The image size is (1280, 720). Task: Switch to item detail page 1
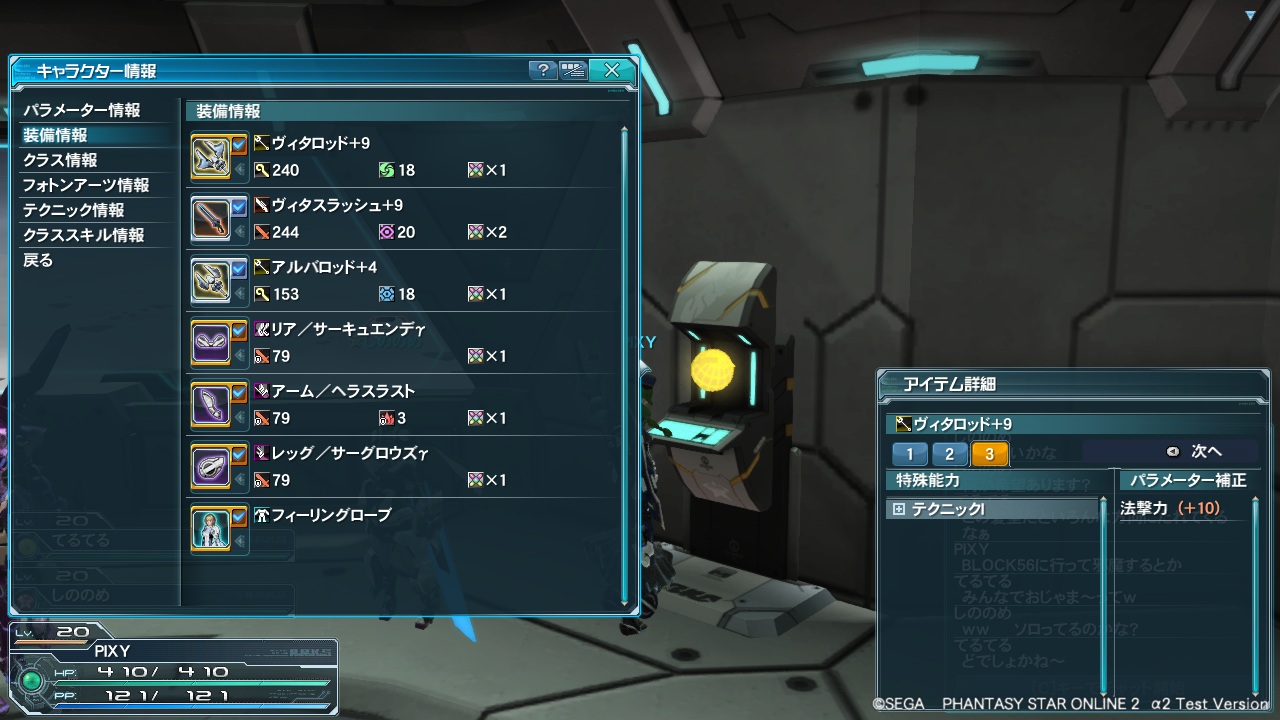click(910, 454)
